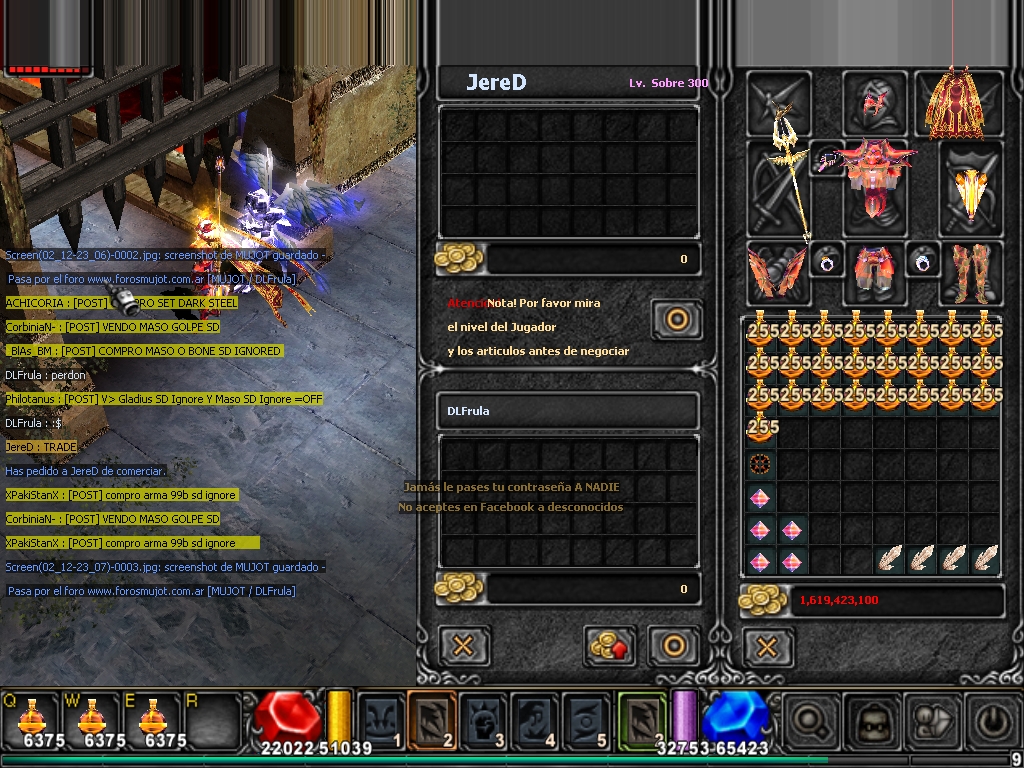Select the equipped red and gold cape
Image resolution: width=1024 pixels, height=768 pixels.
[x=951, y=103]
